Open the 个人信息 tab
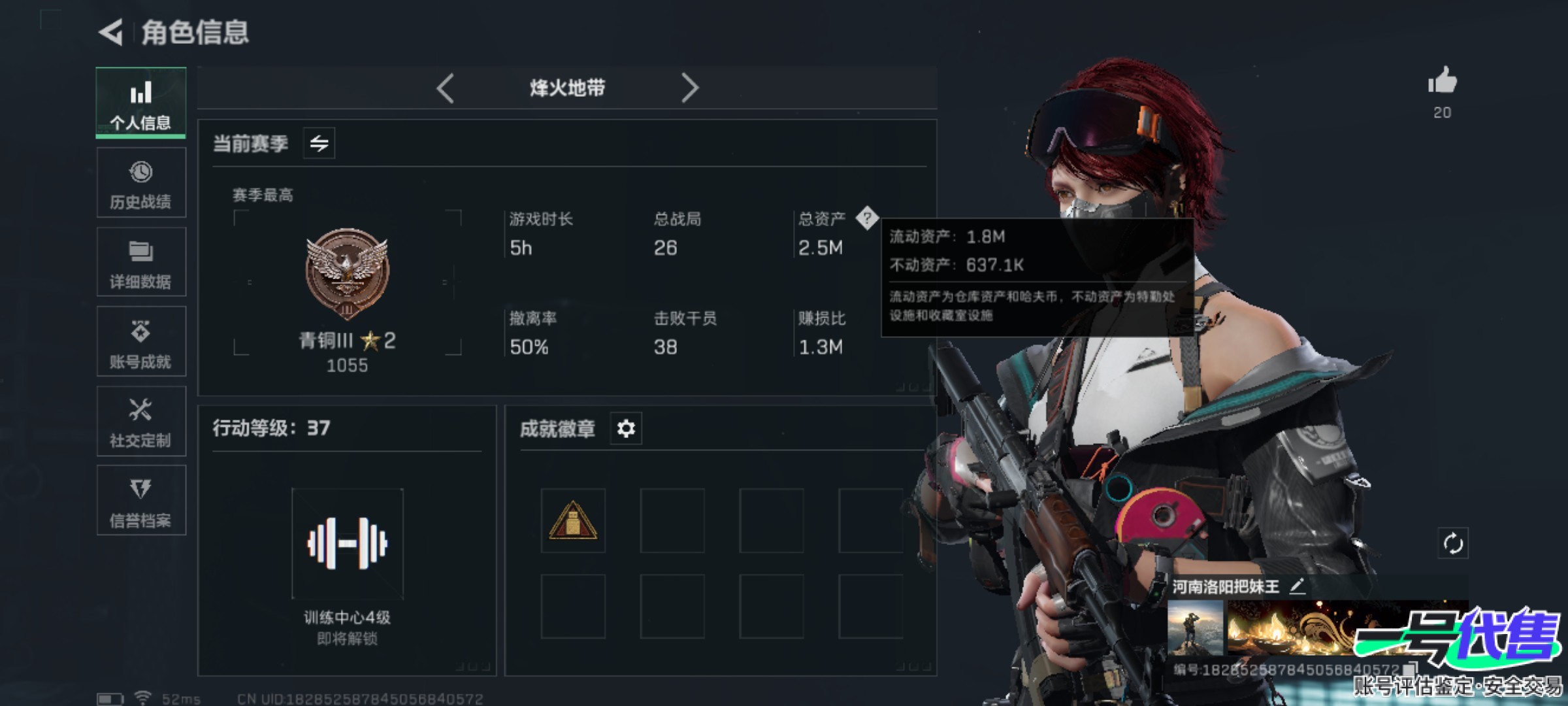Viewport: 1568px width, 706px height. coord(141,103)
